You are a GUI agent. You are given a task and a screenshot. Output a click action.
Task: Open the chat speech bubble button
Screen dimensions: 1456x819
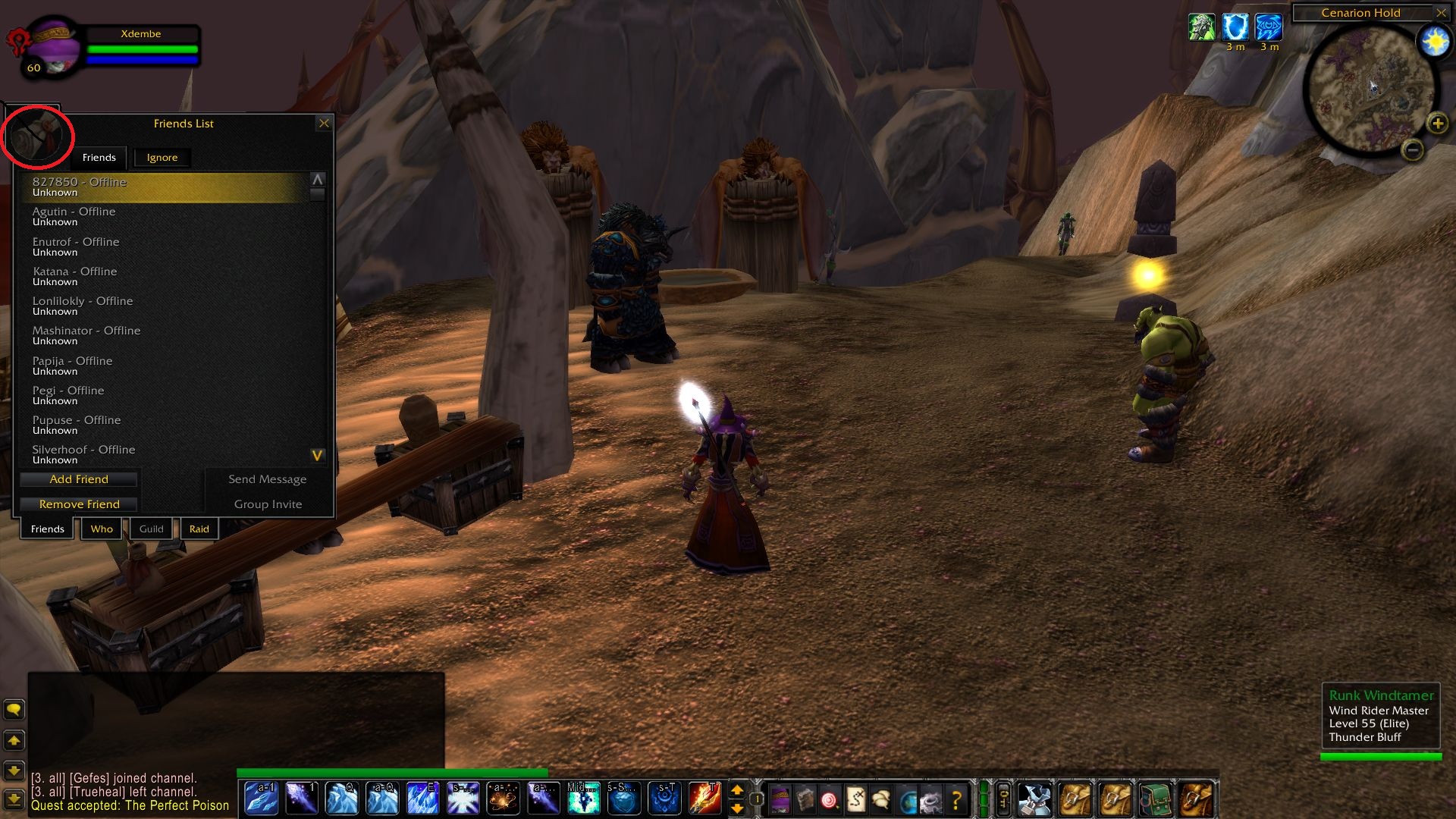coord(14,710)
